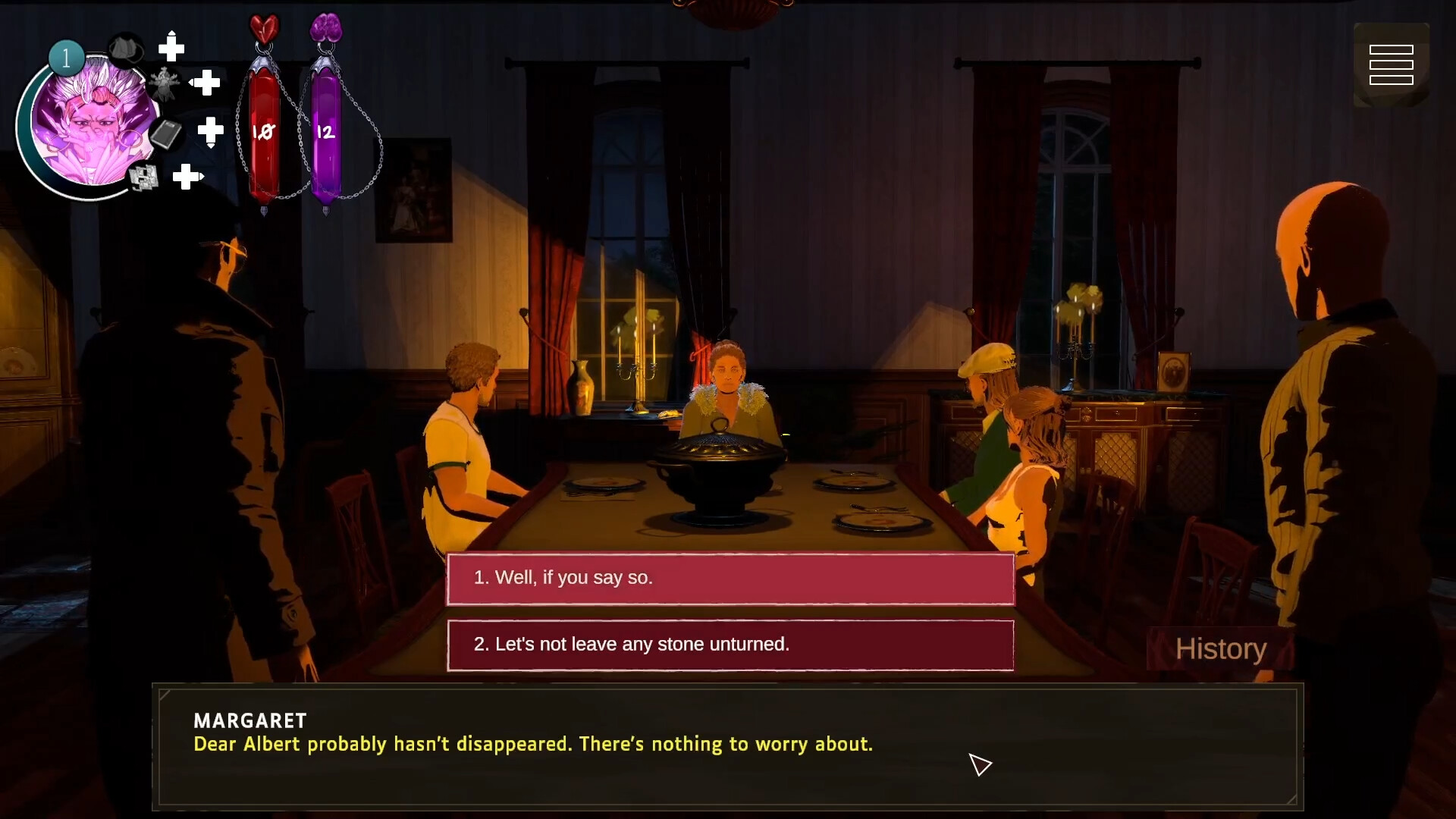This screenshot has height=819, width=1456.
Task: Click the upward-pointing cross shortcut
Action: coord(171,47)
